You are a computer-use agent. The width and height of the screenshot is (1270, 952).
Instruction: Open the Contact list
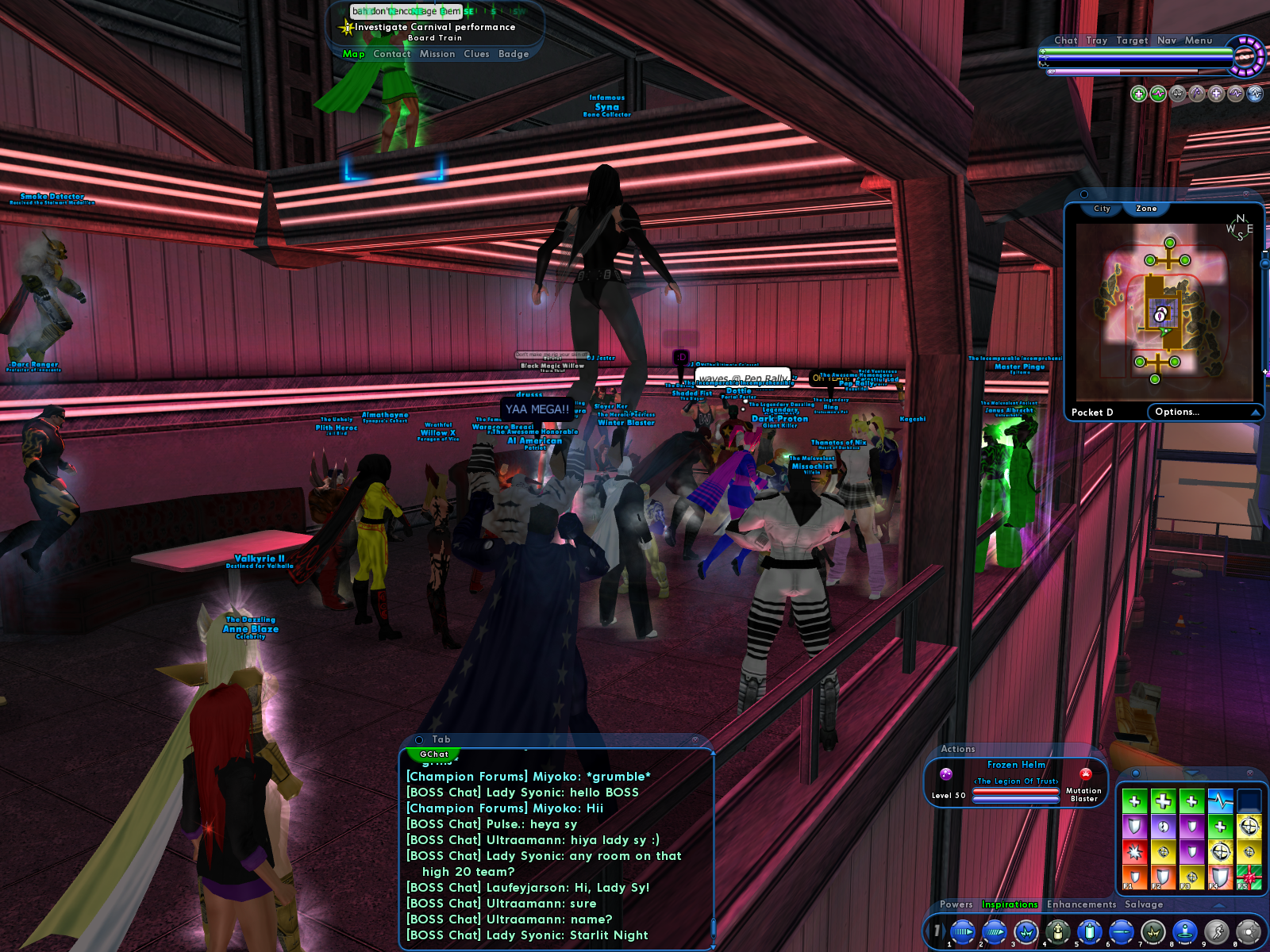[x=392, y=54]
